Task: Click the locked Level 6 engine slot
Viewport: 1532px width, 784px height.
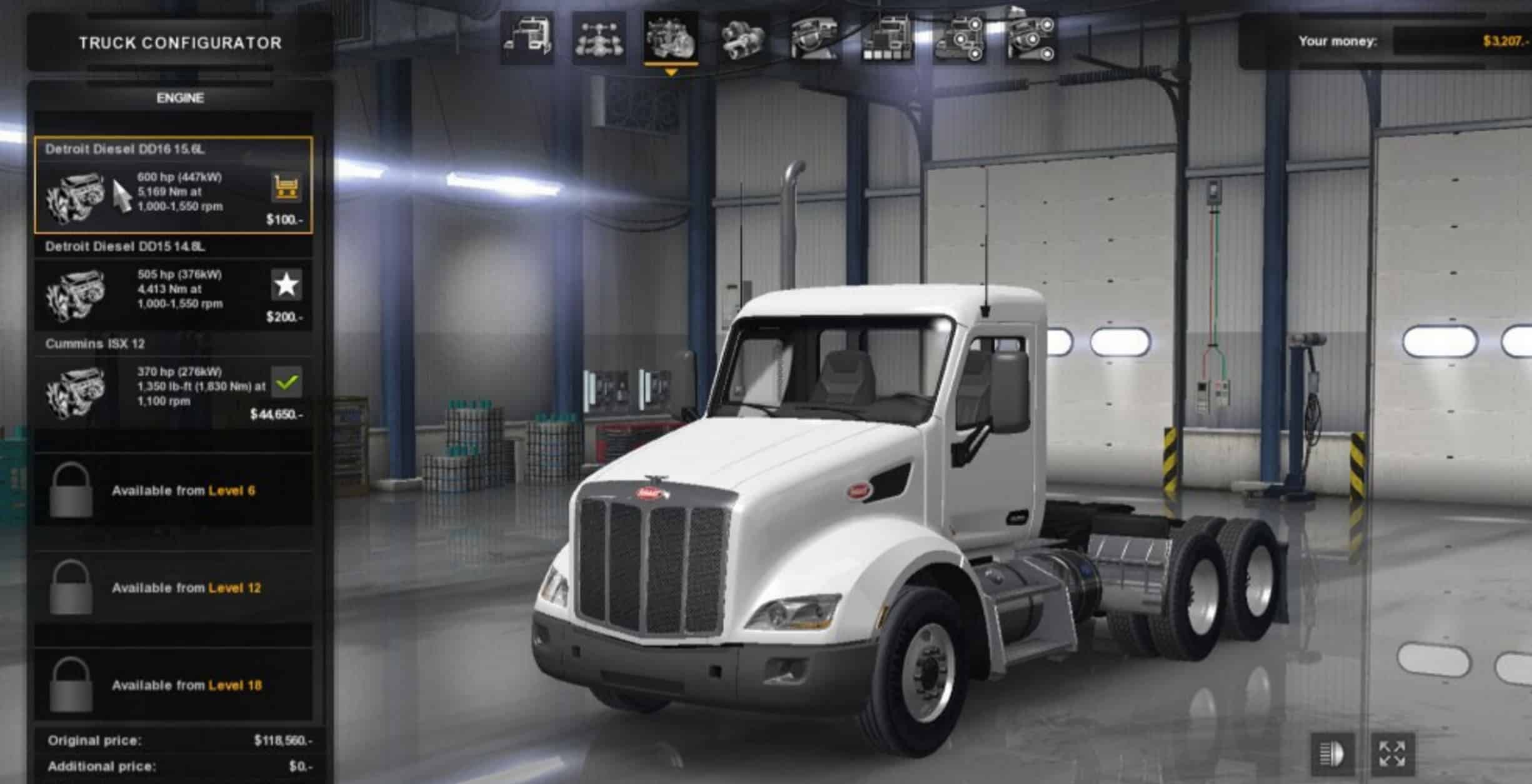Action: pyautogui.click(x=174, y=491)
